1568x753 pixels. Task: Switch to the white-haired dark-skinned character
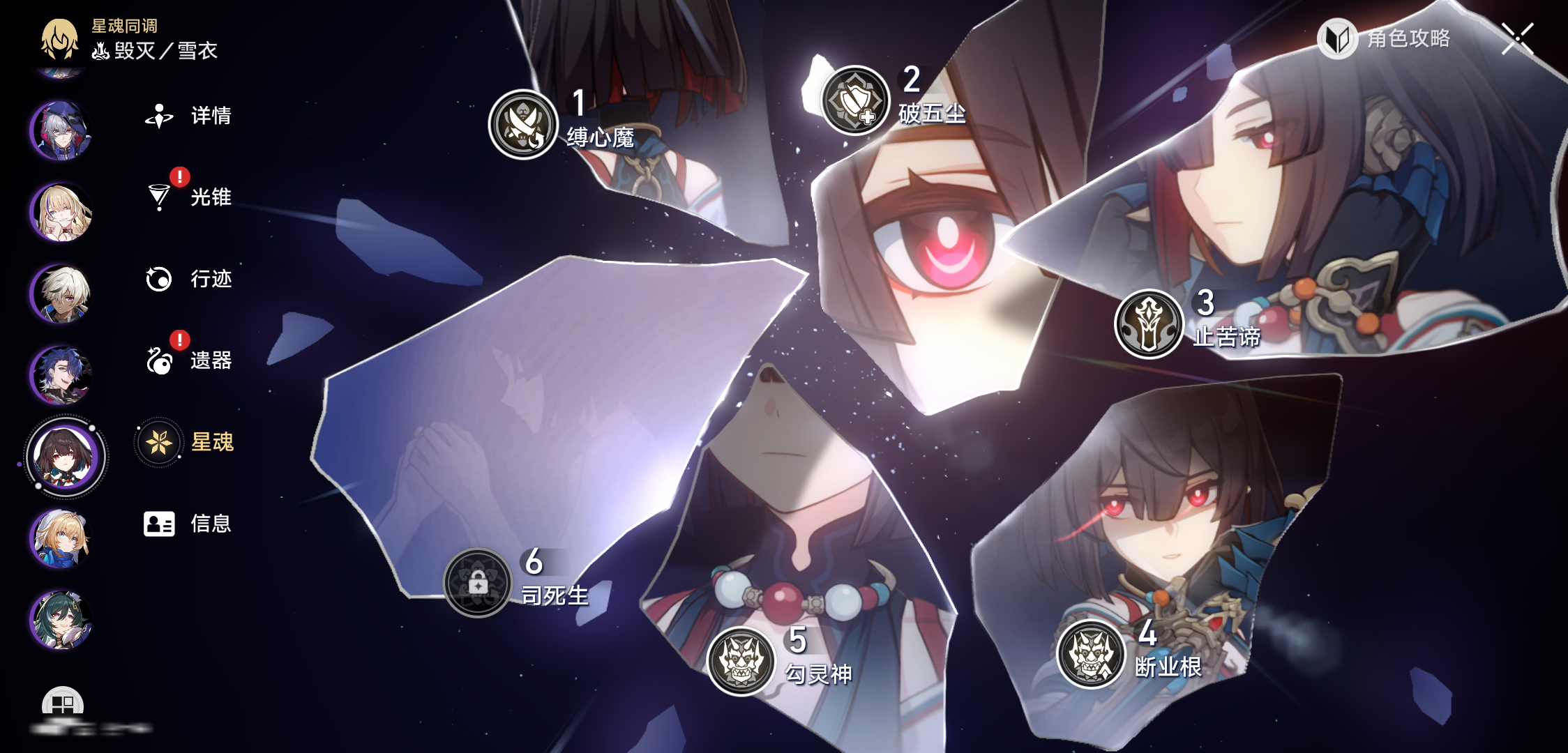coord(61,294)
